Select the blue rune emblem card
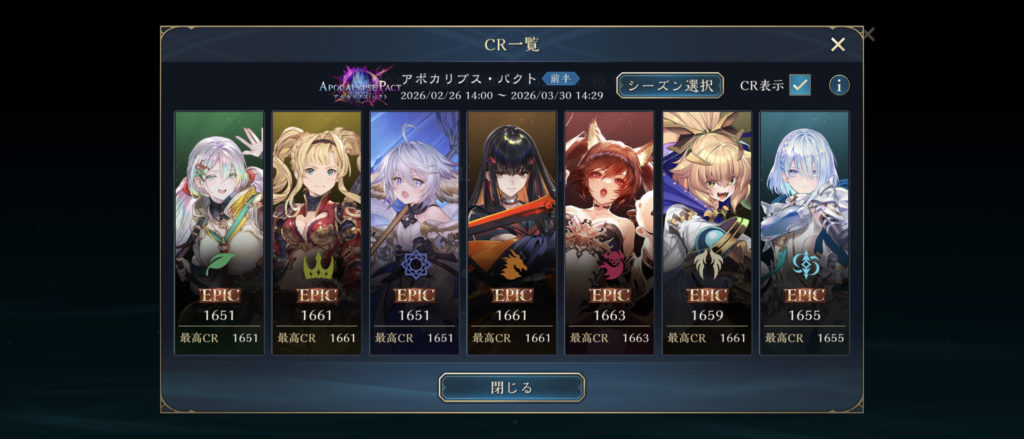 tap(414, 232)
